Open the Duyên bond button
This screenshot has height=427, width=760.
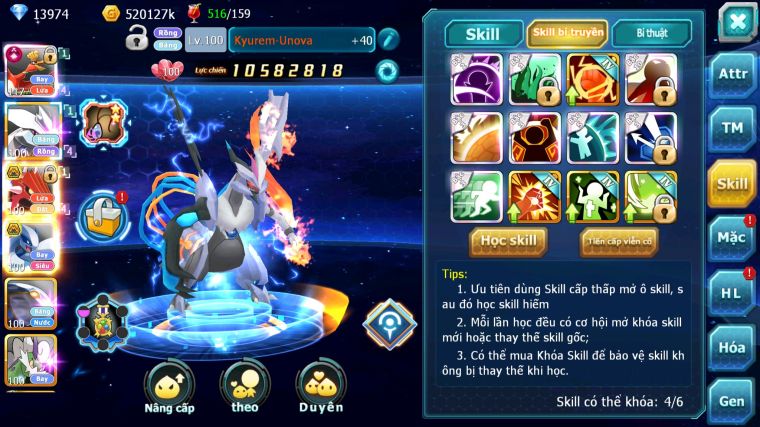320,387
